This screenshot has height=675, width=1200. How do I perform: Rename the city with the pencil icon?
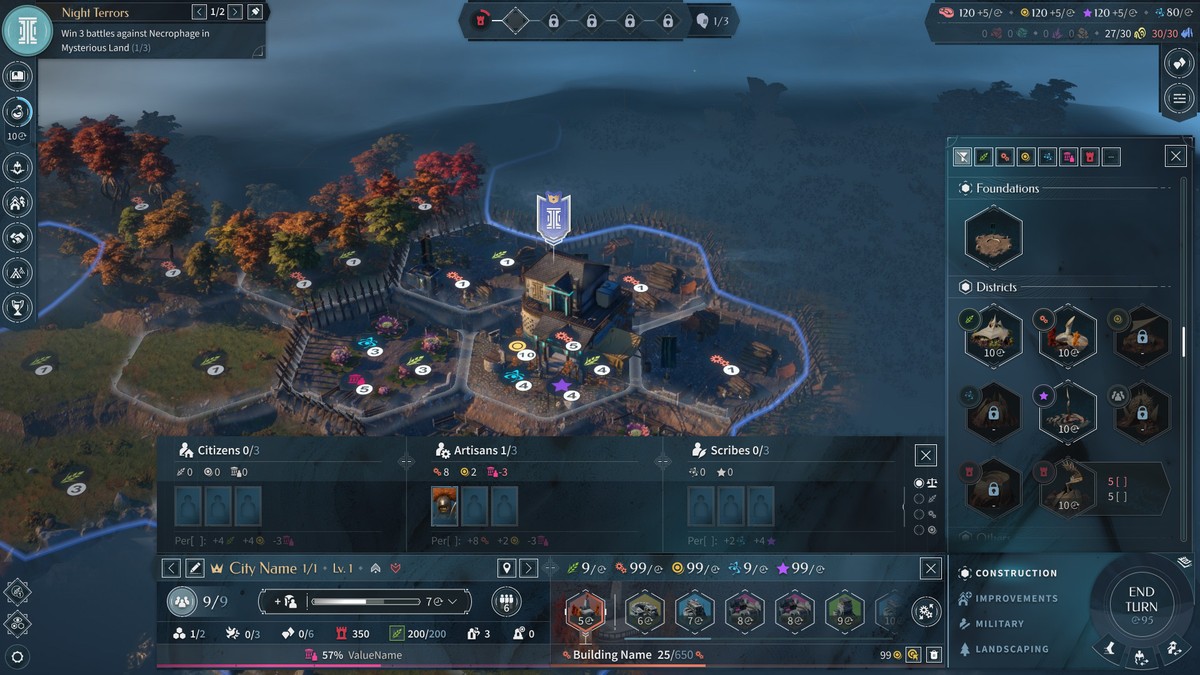[x=195, y=568]
